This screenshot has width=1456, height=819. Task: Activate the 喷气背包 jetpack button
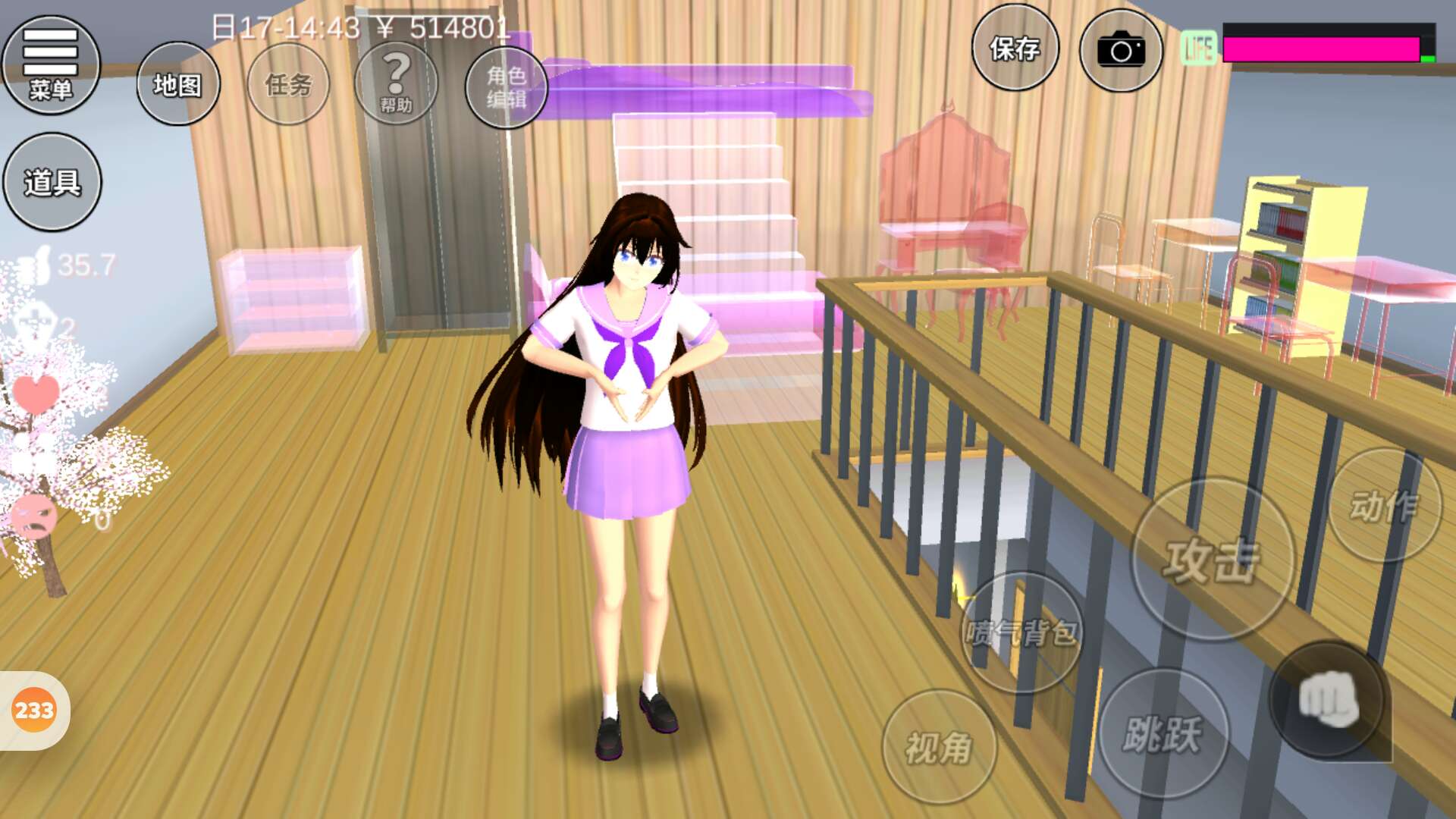point(1021,632)
